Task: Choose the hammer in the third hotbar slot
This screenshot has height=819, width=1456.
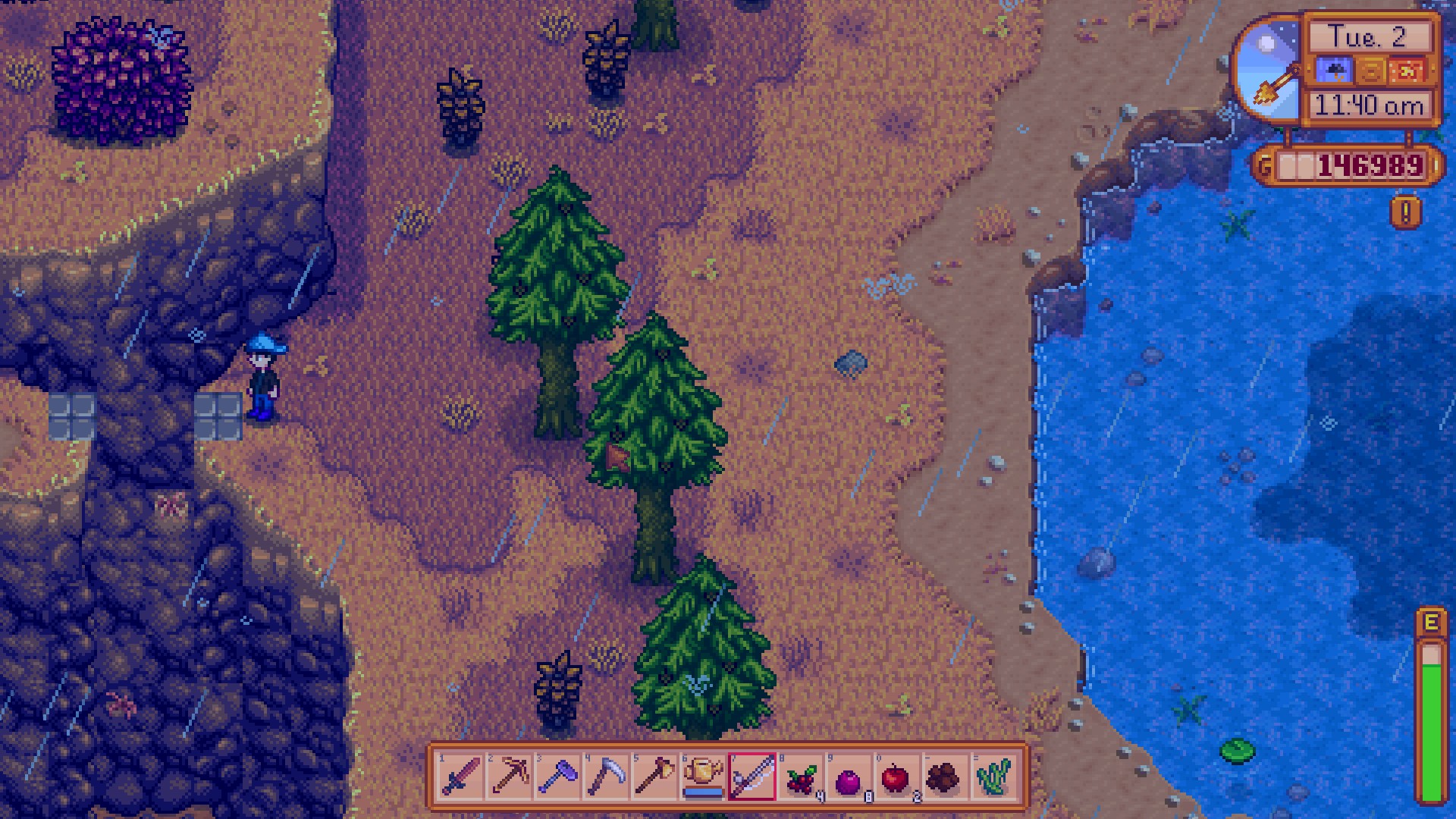Action: point(558,777)
